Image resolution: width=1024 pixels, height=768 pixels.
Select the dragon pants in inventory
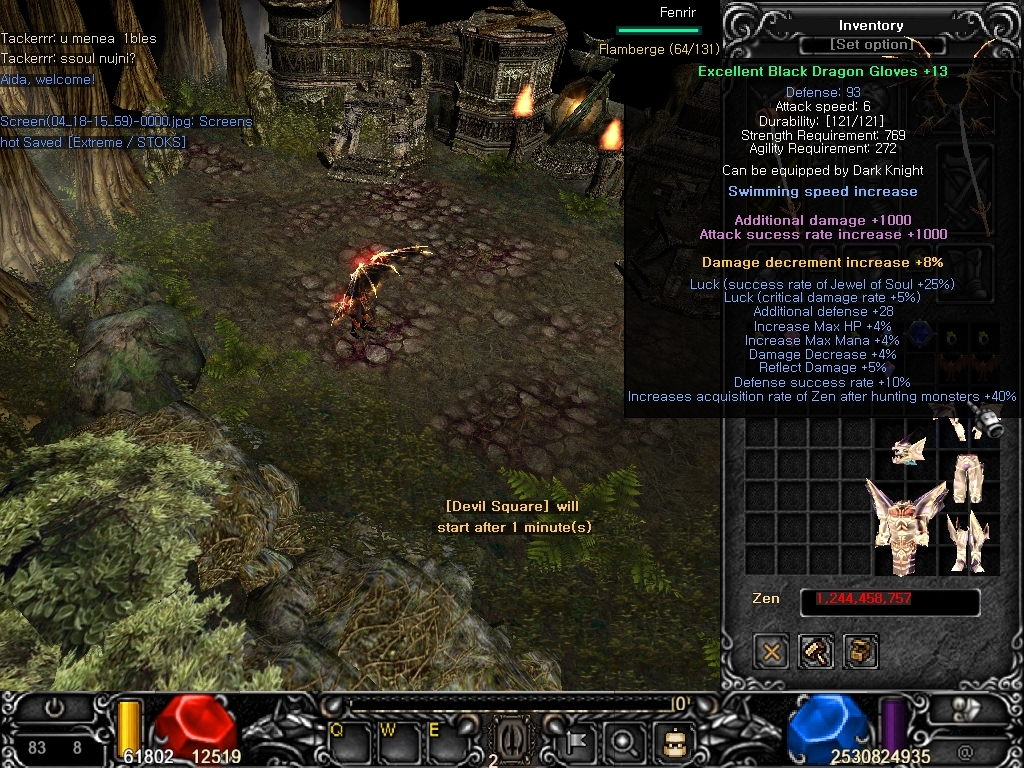(x=966, y=479)
